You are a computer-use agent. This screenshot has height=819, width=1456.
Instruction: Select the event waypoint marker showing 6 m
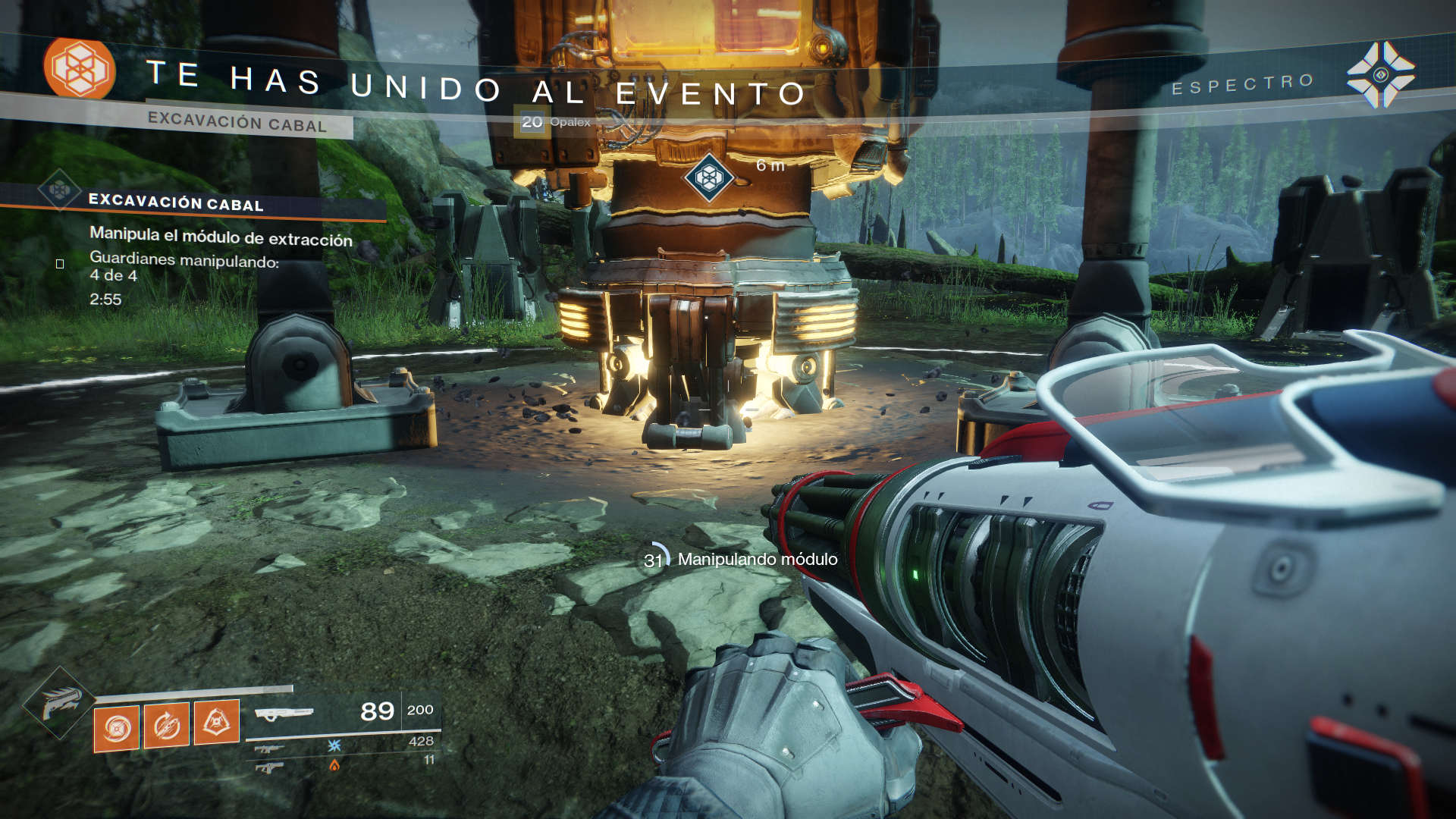click(709, 178)
